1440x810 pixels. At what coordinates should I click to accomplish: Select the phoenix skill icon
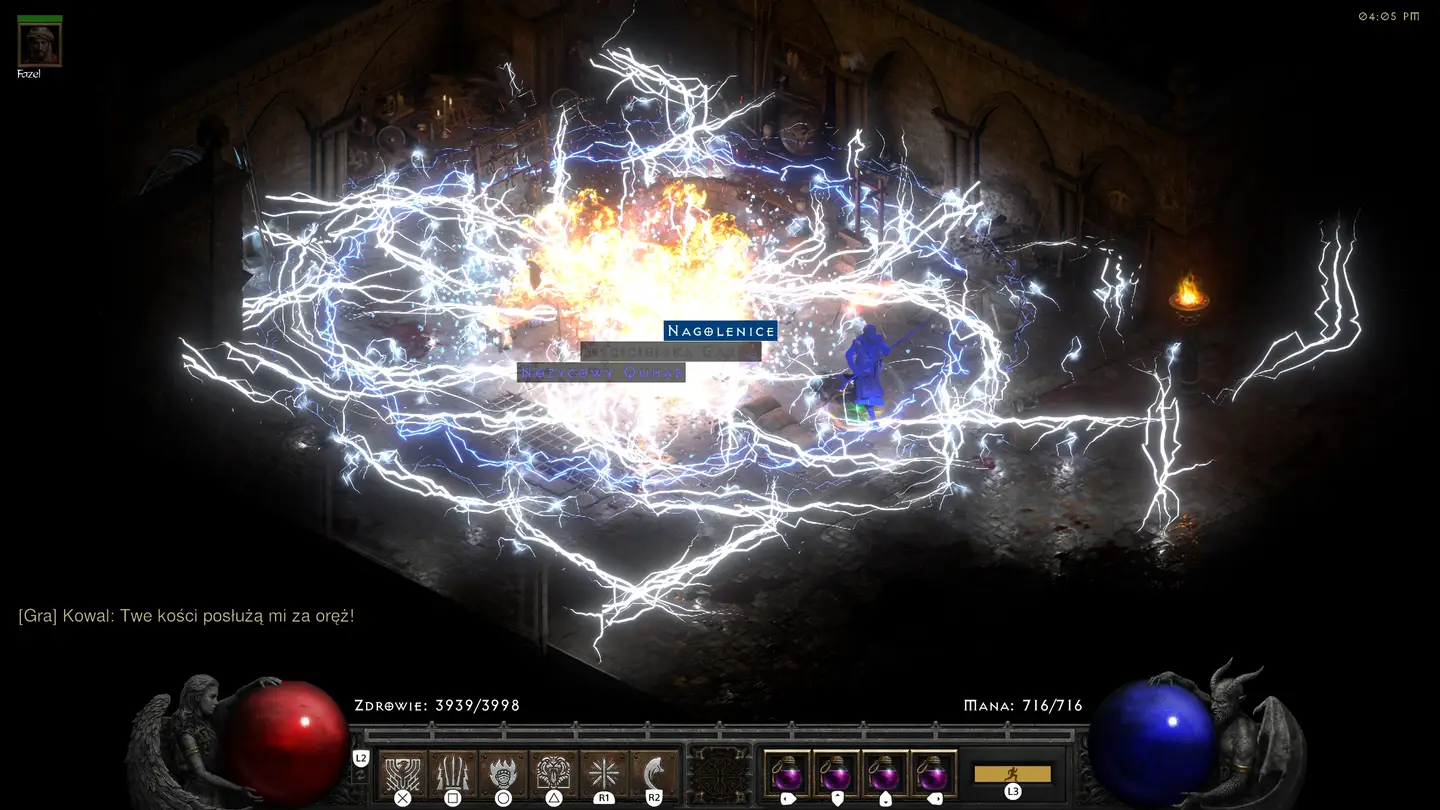coord(402,774)
